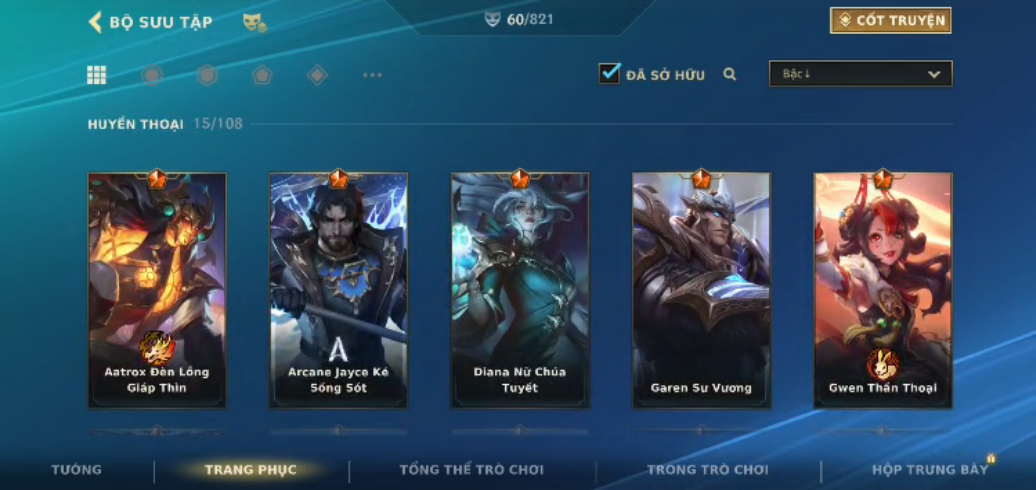Pick the Garen Sư Vương skin card
Image resolution: width=1036 pixels, height=490 pixels.
pos(701,290)
